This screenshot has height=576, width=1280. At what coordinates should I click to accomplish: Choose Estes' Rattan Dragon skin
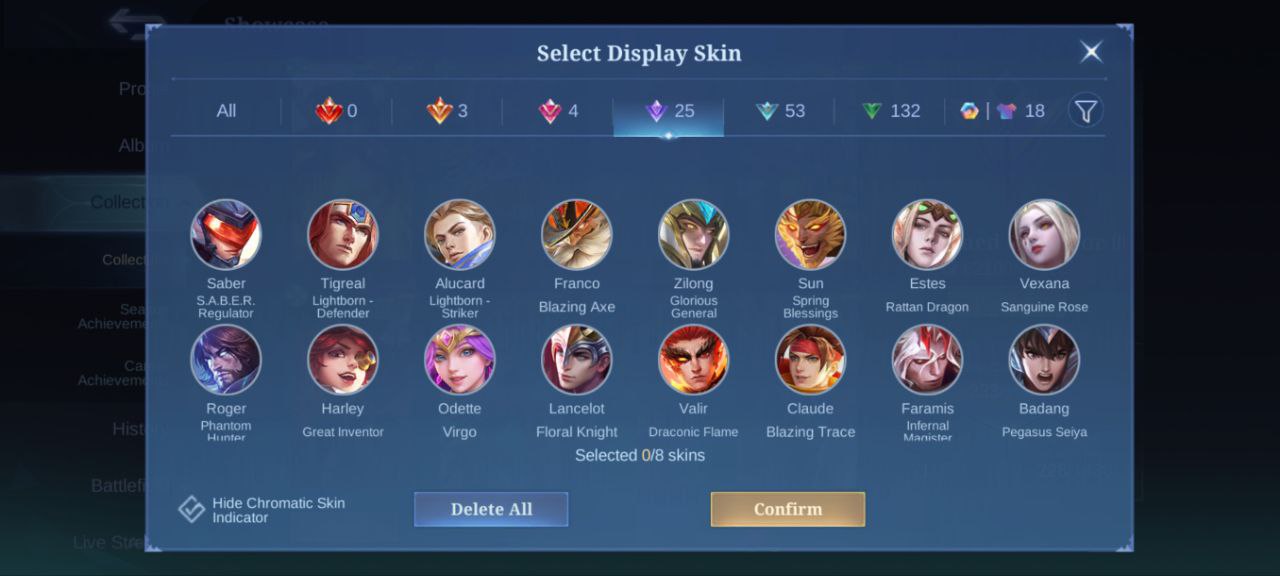(927, 235)
